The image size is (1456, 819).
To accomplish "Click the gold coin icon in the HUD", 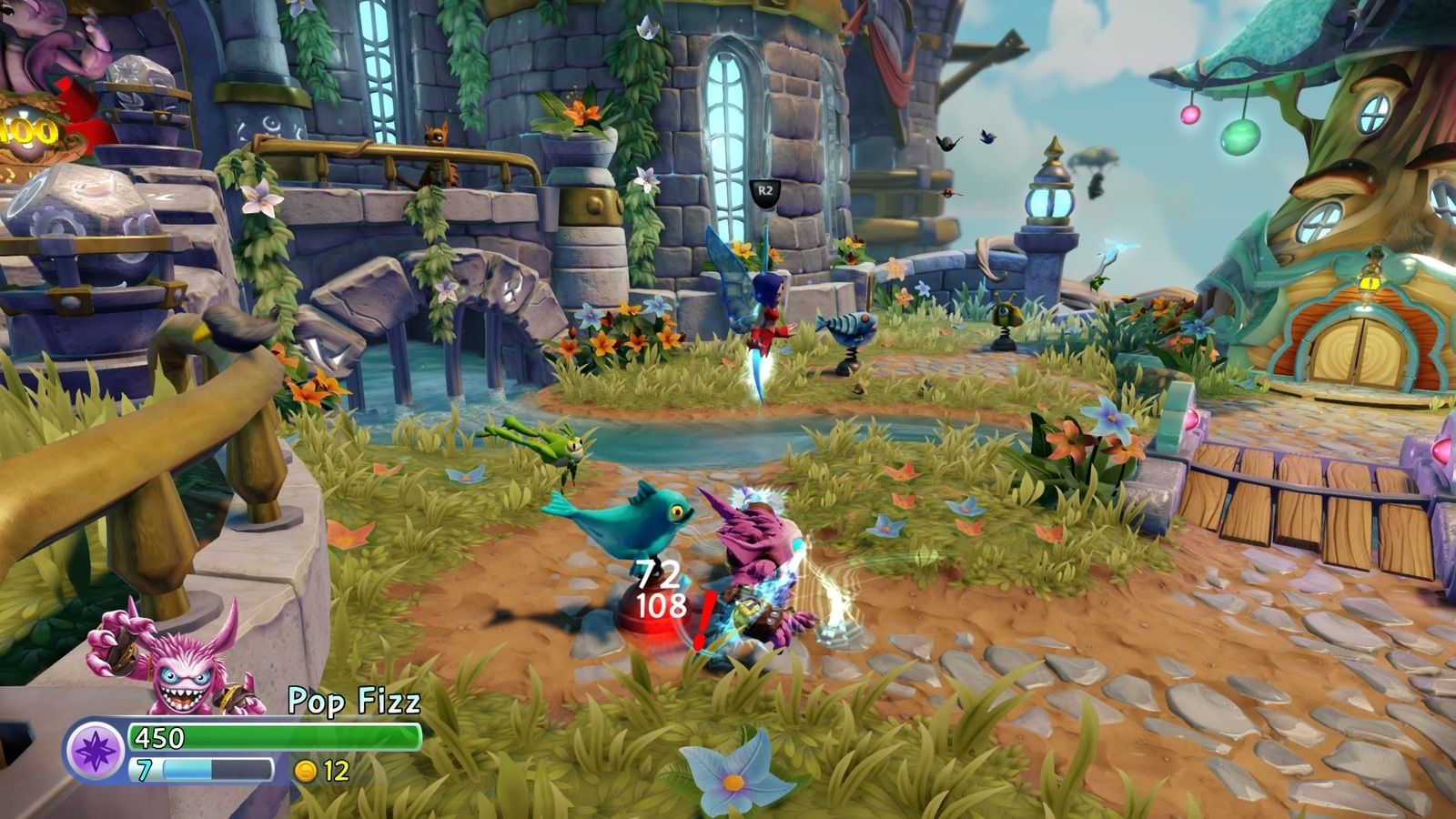I will (306, 772).
